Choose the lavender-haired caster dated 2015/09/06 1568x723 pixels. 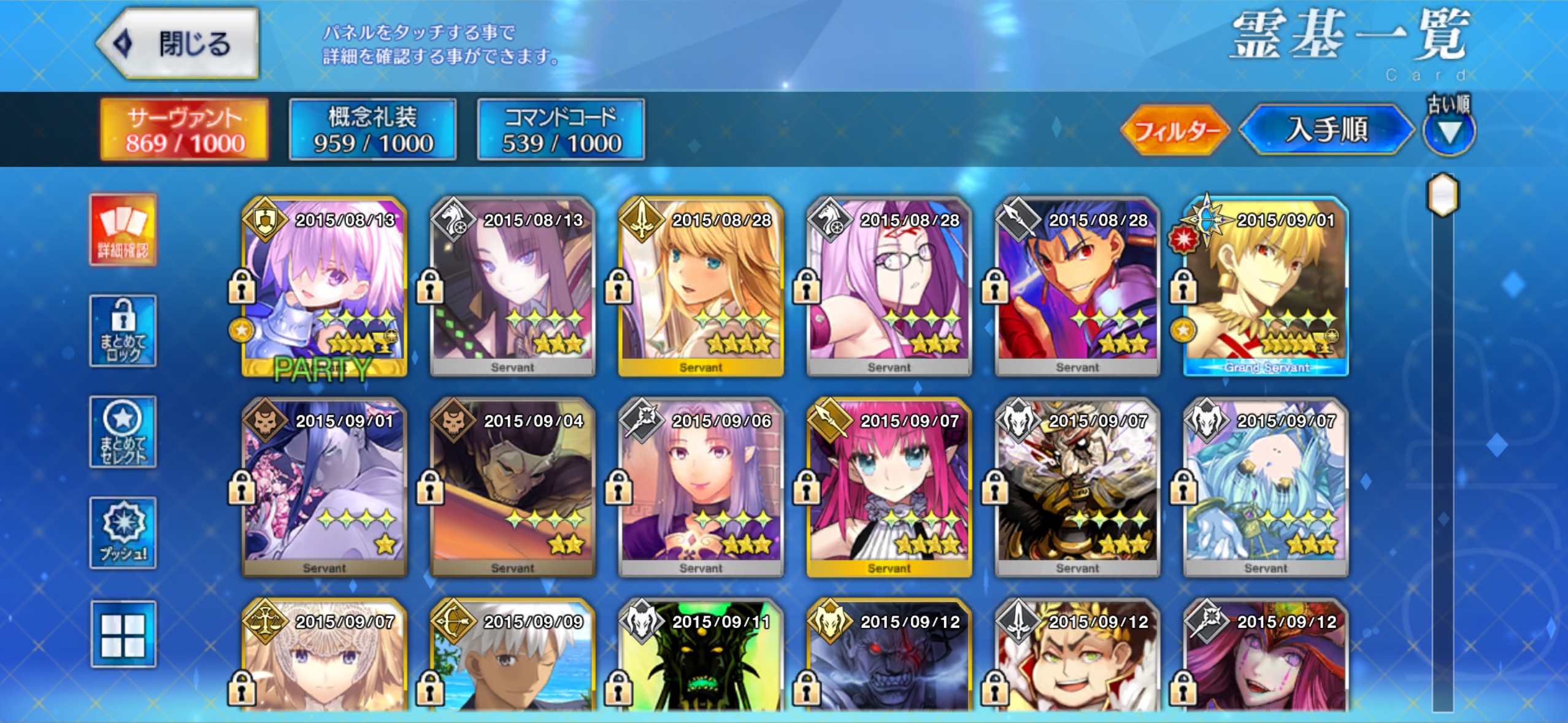pyautogui.click(x=701, y=488)
